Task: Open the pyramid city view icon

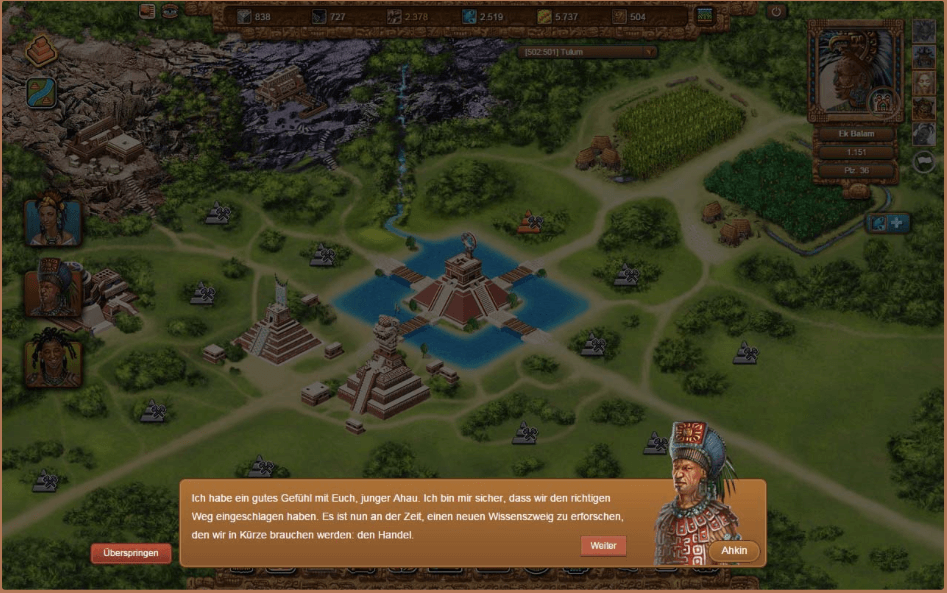Action: (42, 50)
